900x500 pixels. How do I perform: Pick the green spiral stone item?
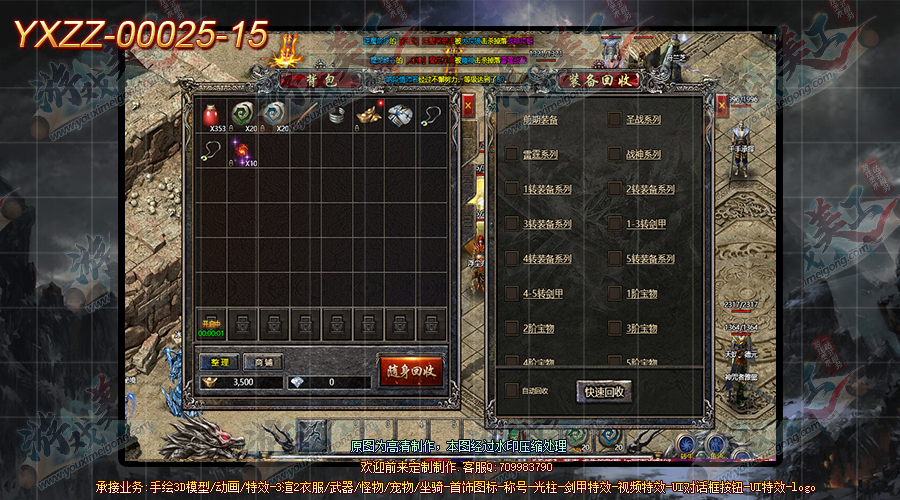[x=243, y=115]
